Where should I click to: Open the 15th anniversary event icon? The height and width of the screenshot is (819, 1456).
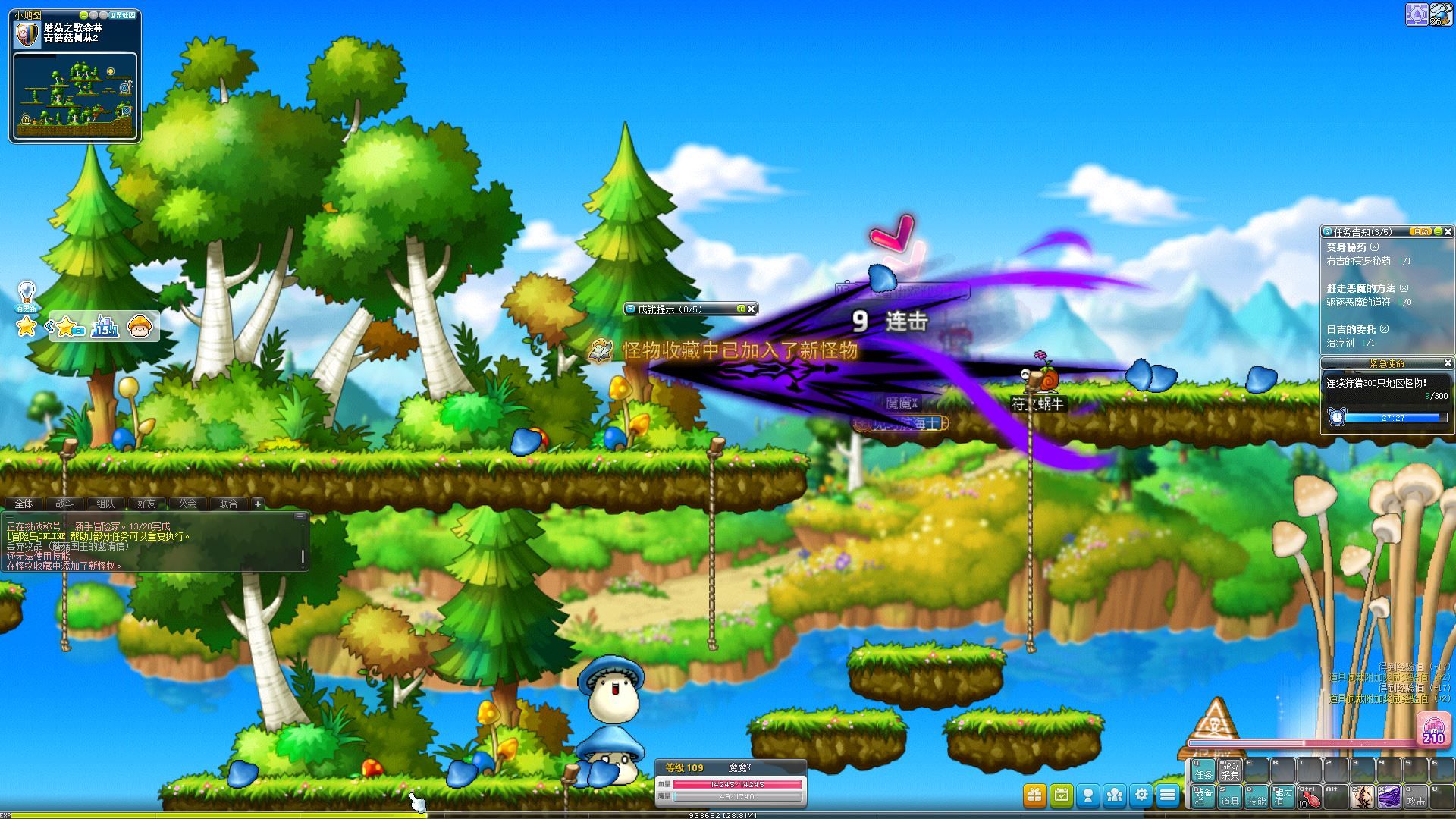coord(105,327)
